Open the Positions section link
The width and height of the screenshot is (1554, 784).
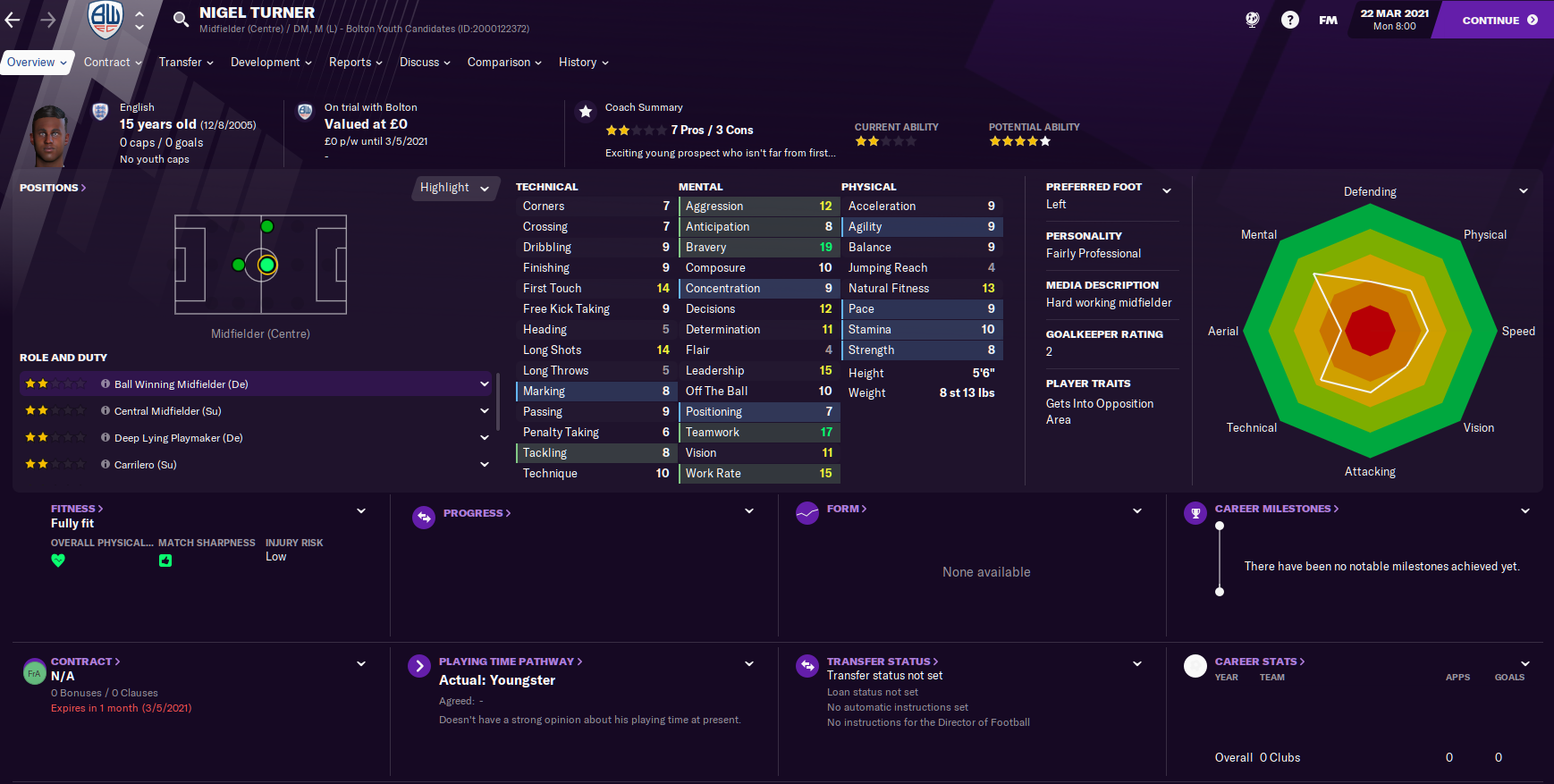(x=53, y=188)
